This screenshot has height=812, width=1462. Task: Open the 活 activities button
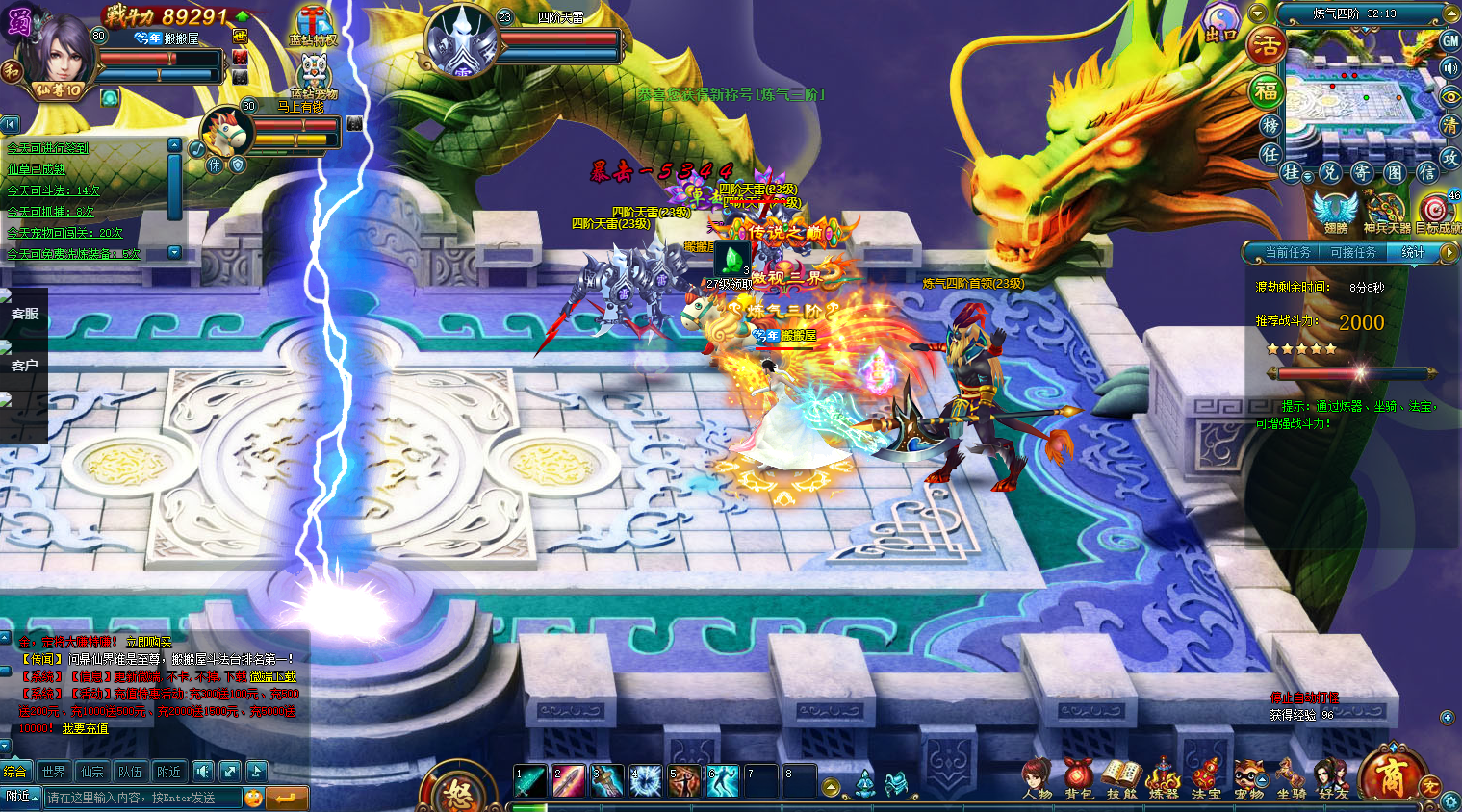click(x=1267, y=44)
